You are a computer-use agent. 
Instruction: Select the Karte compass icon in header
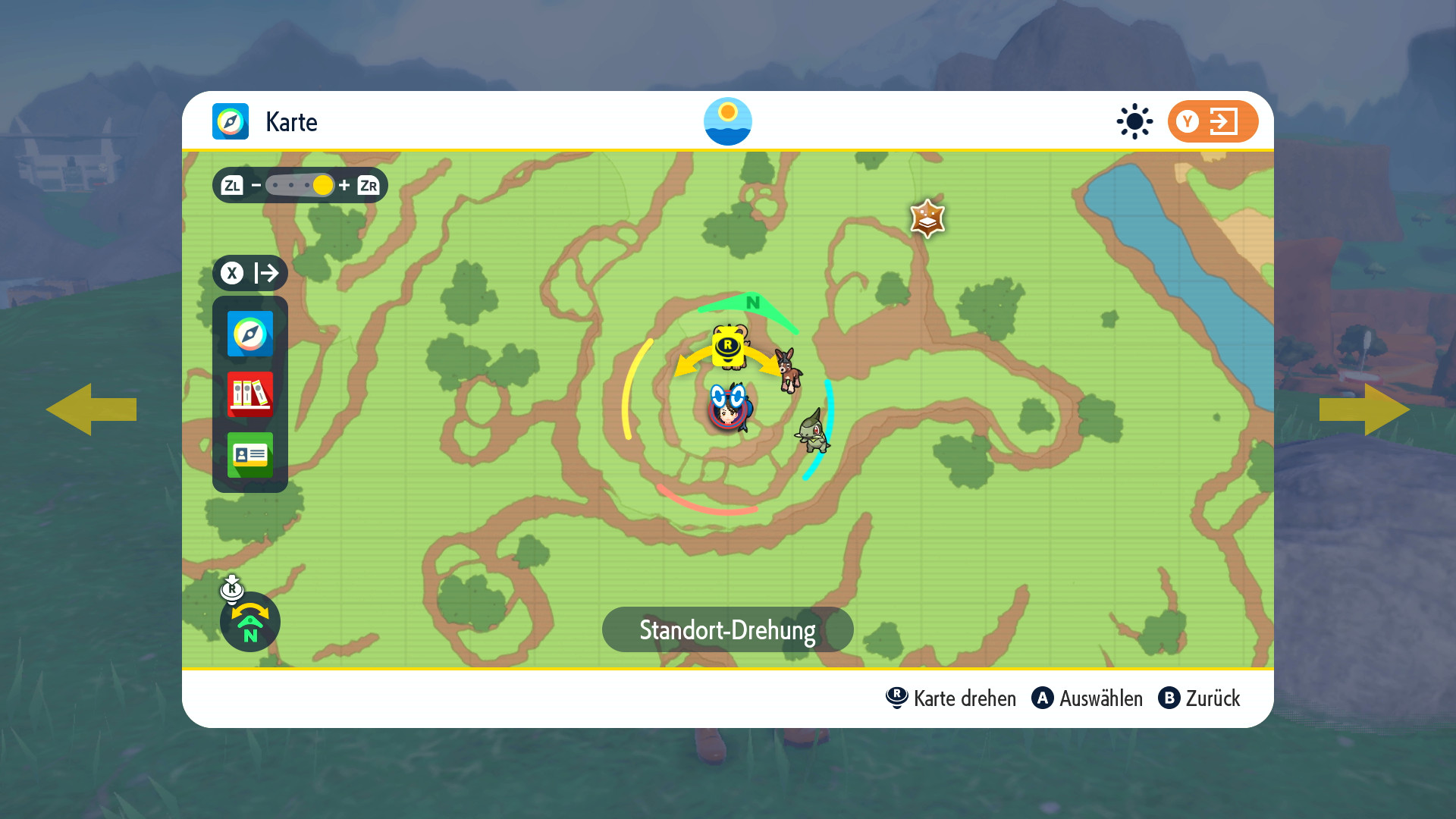(x=231, y=121)
